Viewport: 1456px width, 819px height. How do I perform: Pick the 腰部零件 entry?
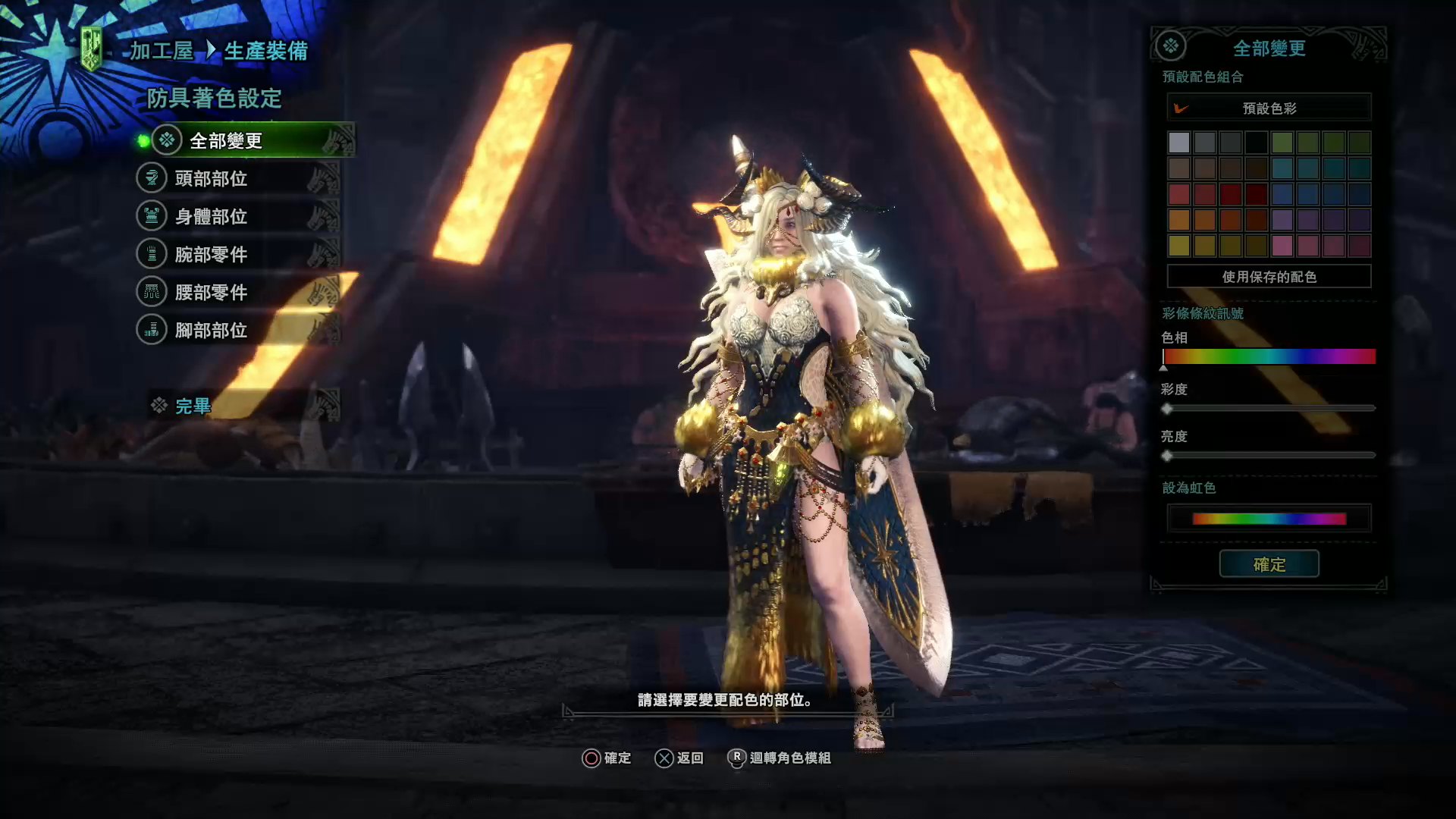pos(211,293)
